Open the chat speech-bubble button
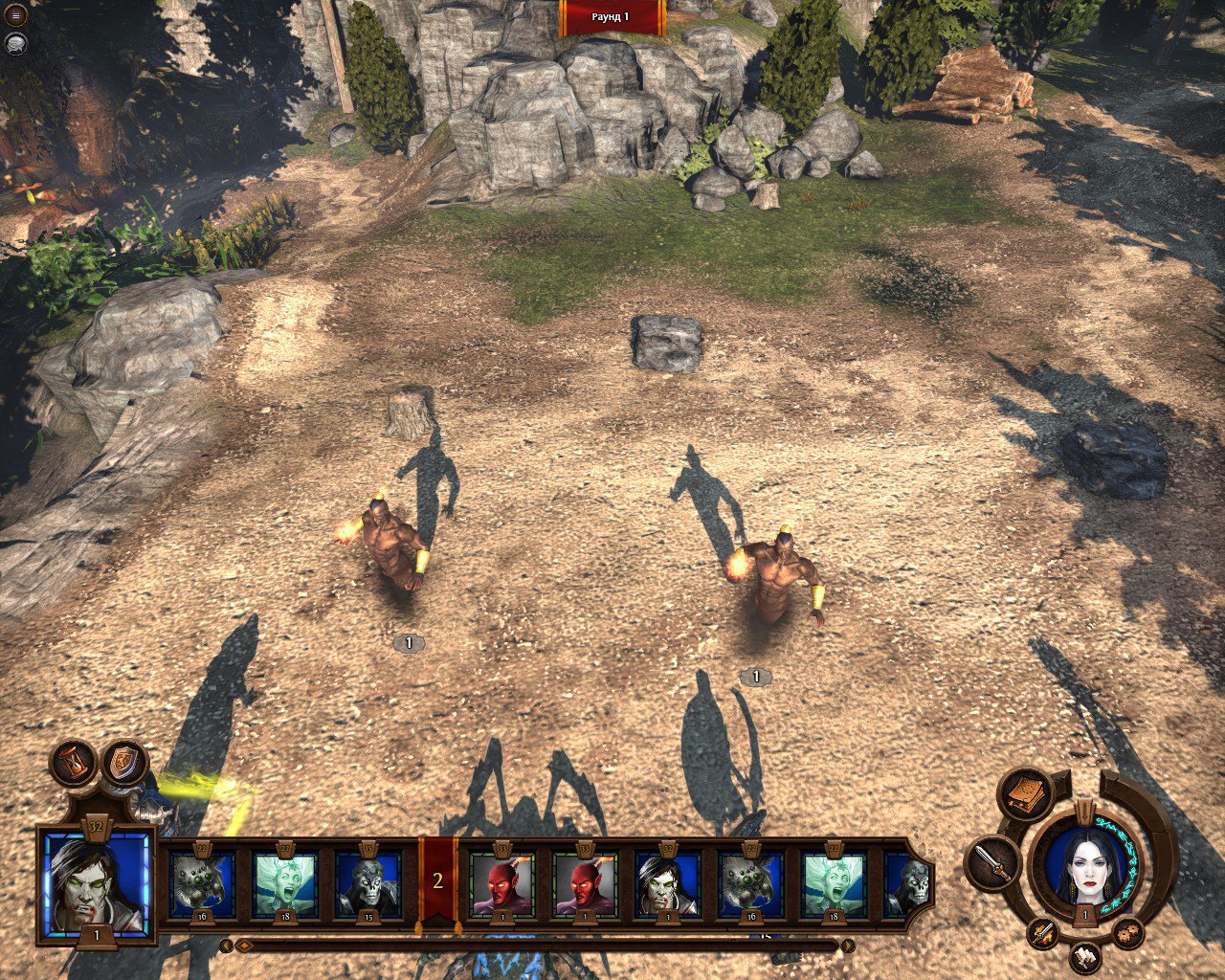The image size is (1225, 980). [15, 42]
